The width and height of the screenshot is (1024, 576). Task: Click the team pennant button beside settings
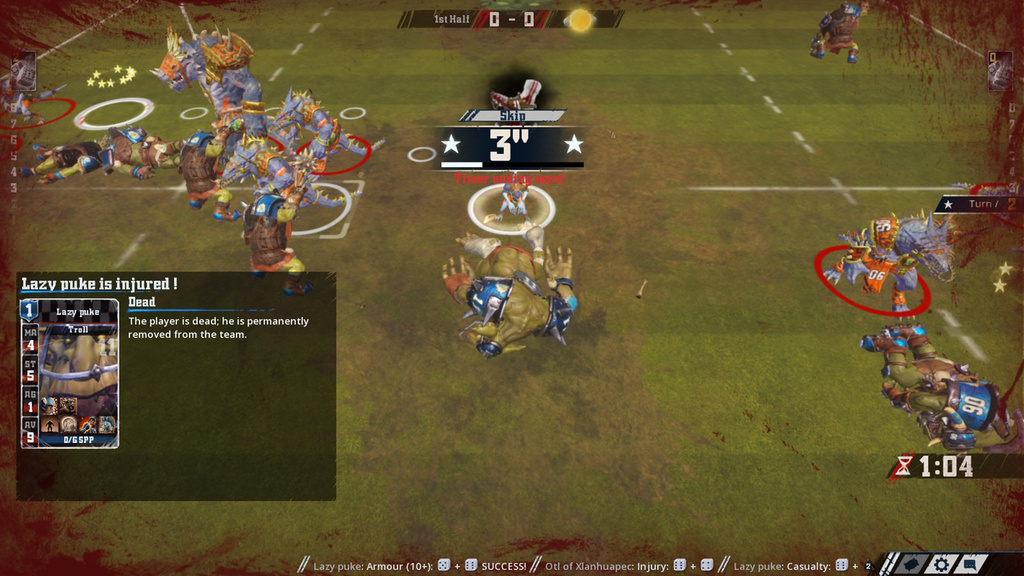pos(911,565)
